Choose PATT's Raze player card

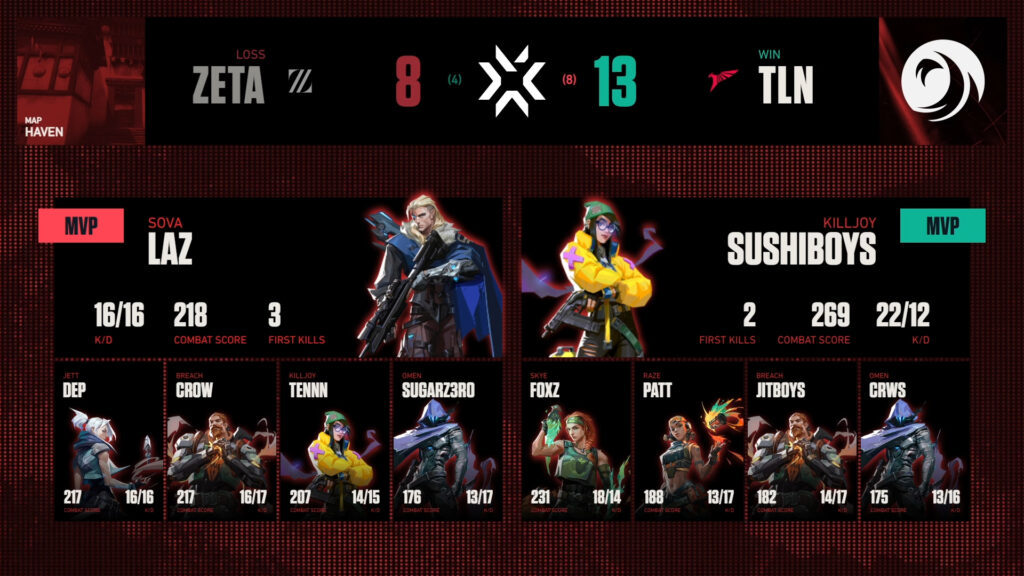(689, 442)
